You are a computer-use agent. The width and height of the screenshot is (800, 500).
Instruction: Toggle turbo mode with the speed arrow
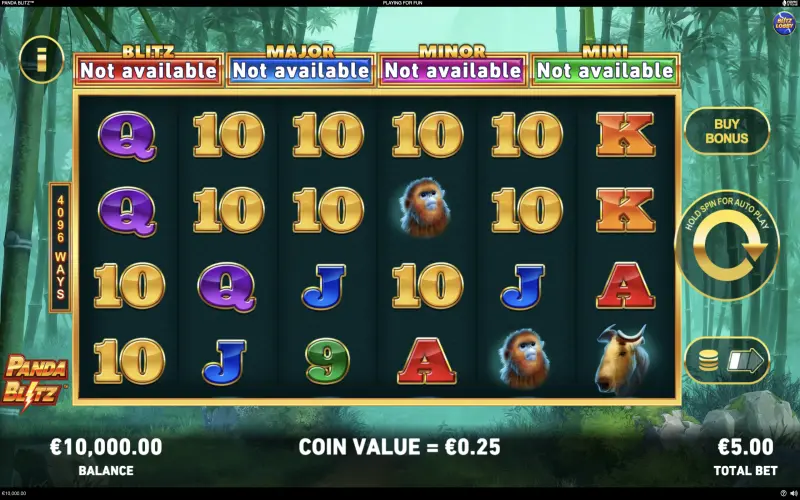tap(745, 360)
